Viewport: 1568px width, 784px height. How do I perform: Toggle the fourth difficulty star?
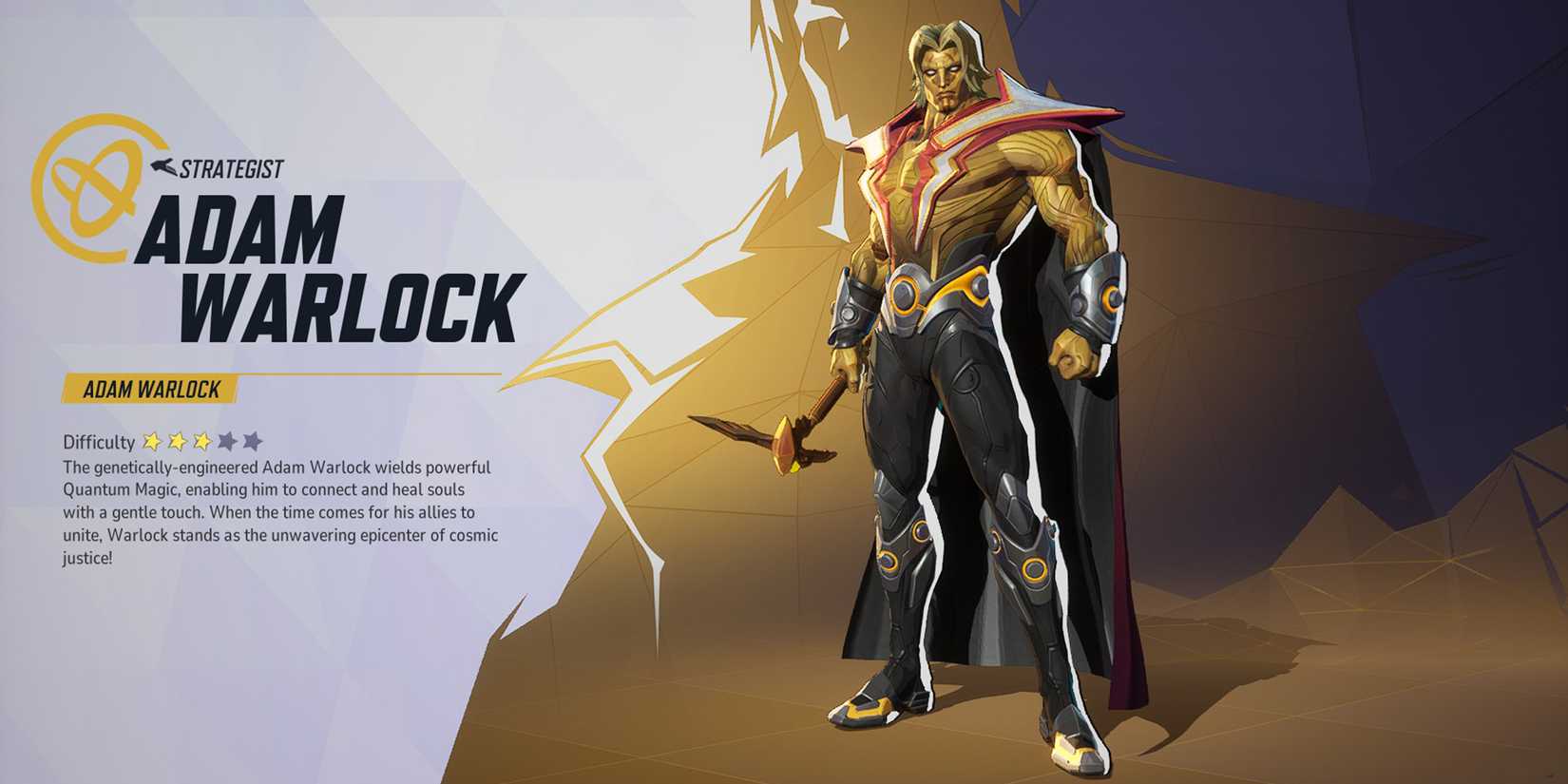[226, 442]
